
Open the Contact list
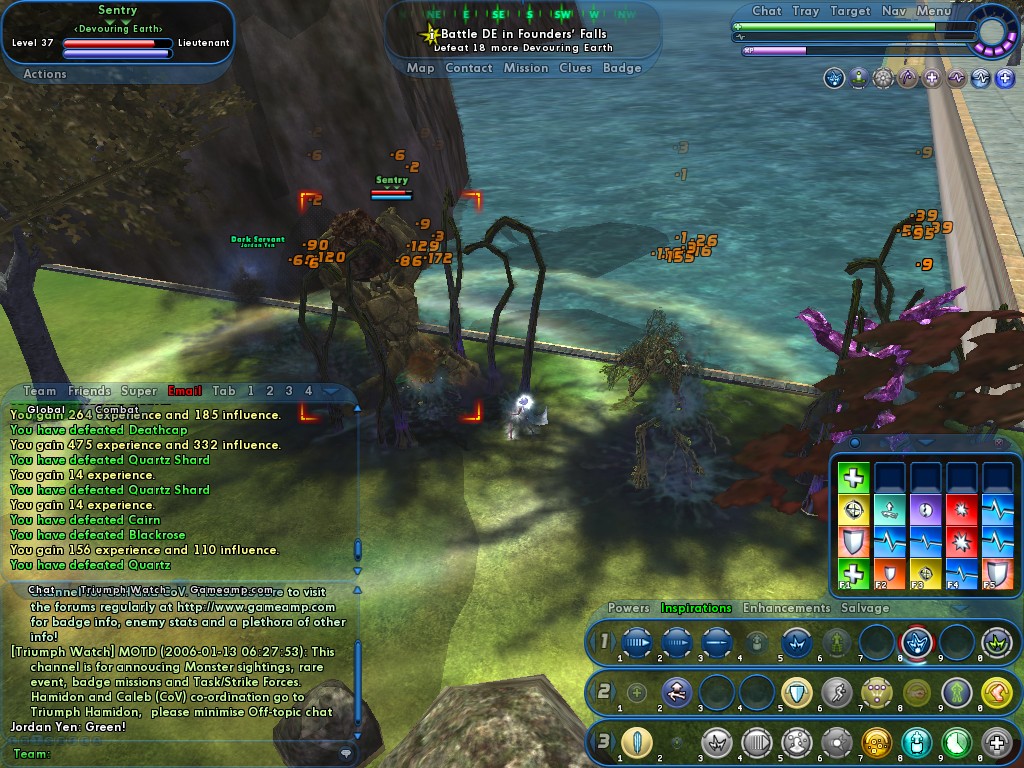click(469, 68)
